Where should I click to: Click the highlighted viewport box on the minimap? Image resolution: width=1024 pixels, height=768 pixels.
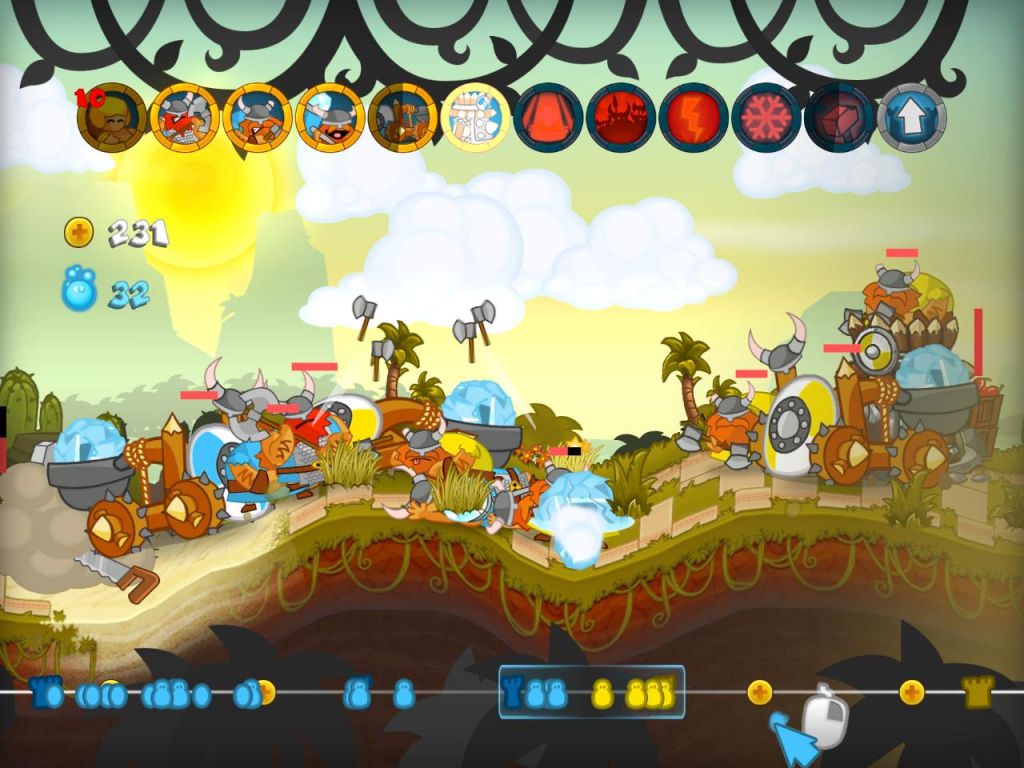[591, 692]
